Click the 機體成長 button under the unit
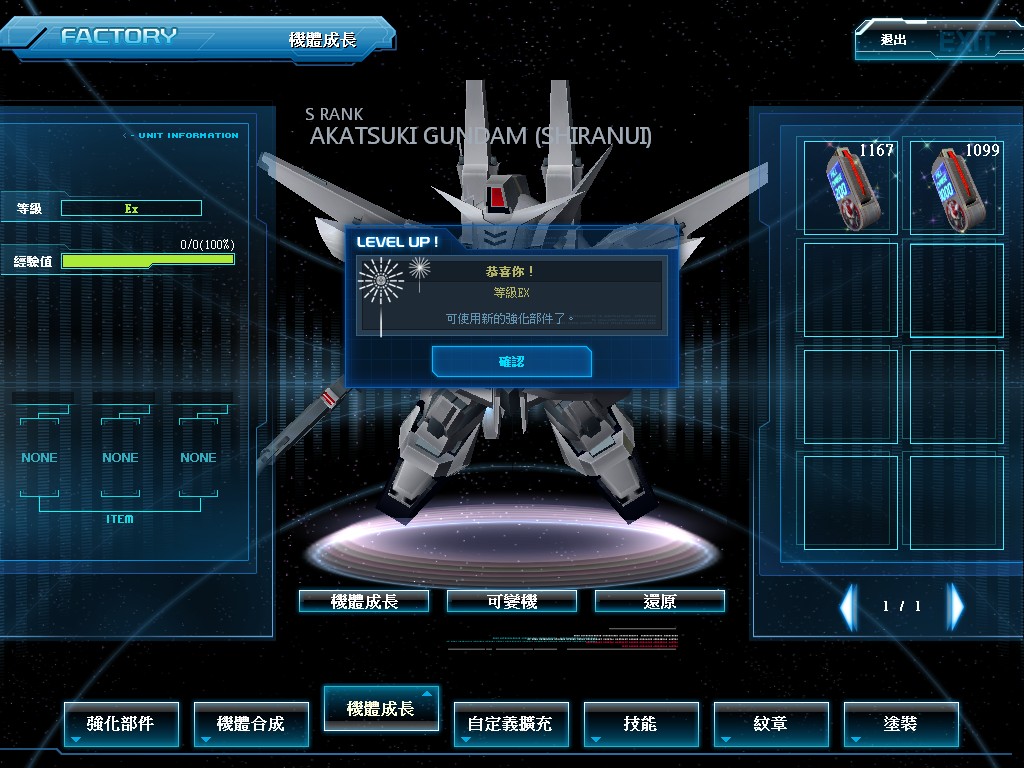1024x768 pixels. 364,601
